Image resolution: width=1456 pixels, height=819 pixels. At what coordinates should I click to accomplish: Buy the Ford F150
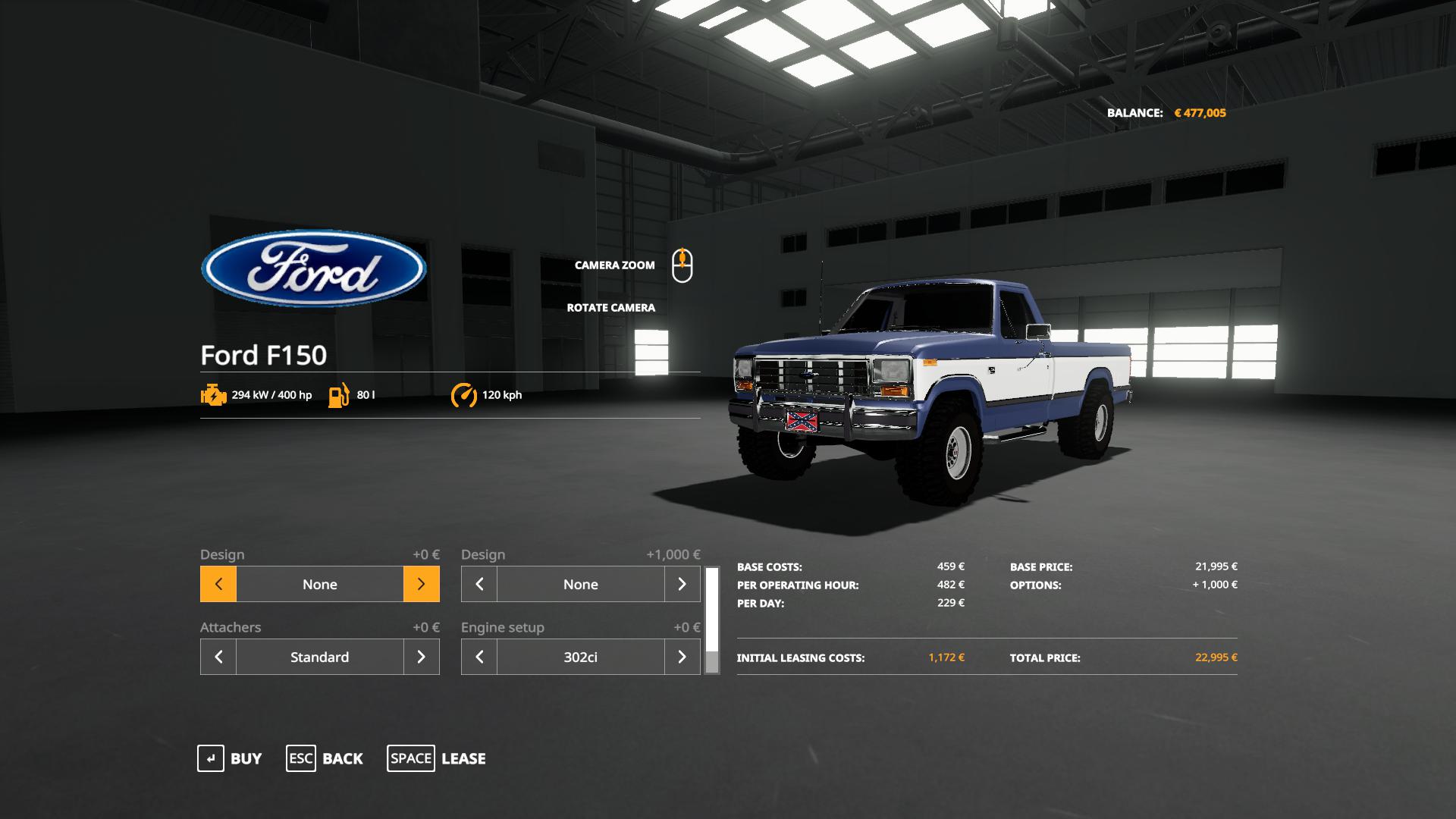click(230, 758)
